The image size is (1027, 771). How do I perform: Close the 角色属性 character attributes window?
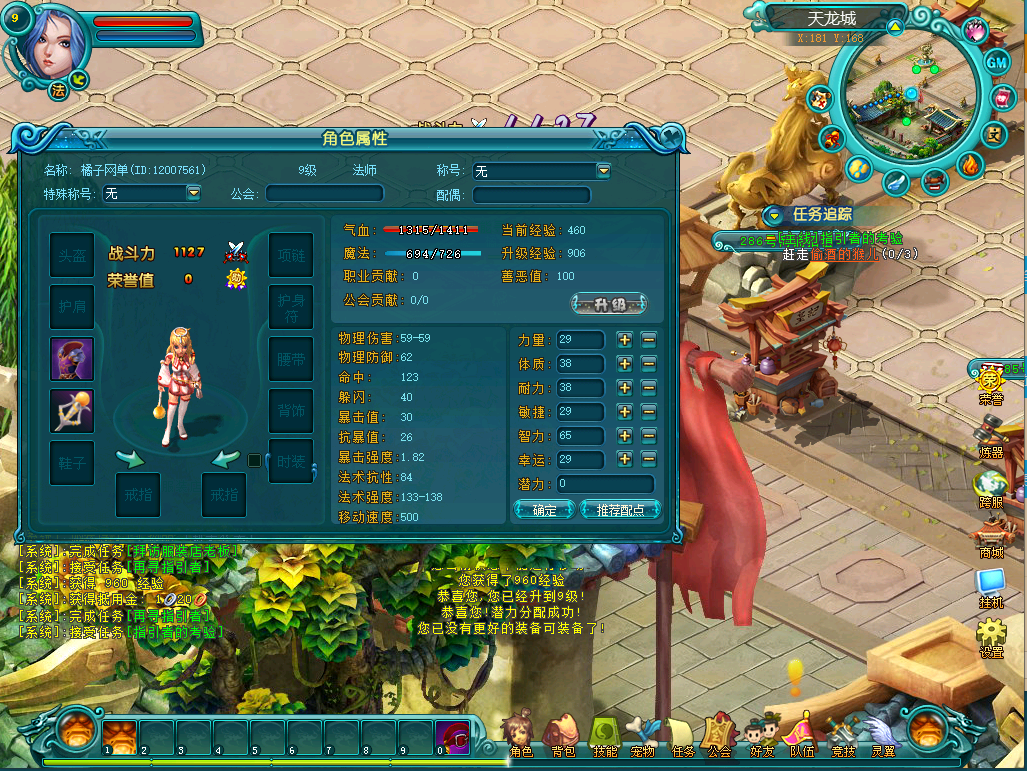[672, 139]
